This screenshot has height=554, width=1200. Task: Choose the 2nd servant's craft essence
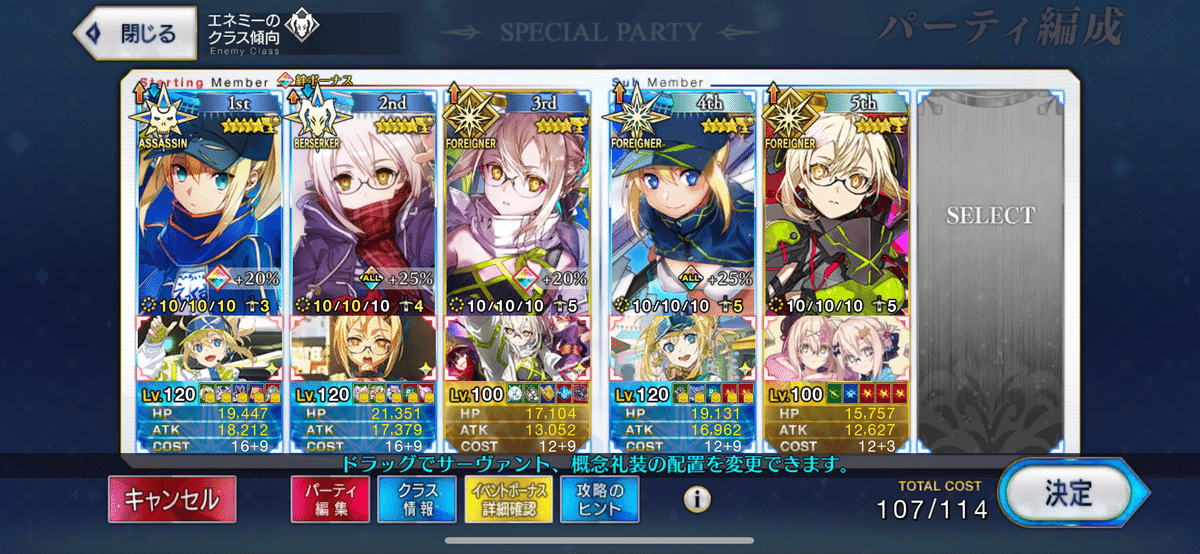pos(362,348)
